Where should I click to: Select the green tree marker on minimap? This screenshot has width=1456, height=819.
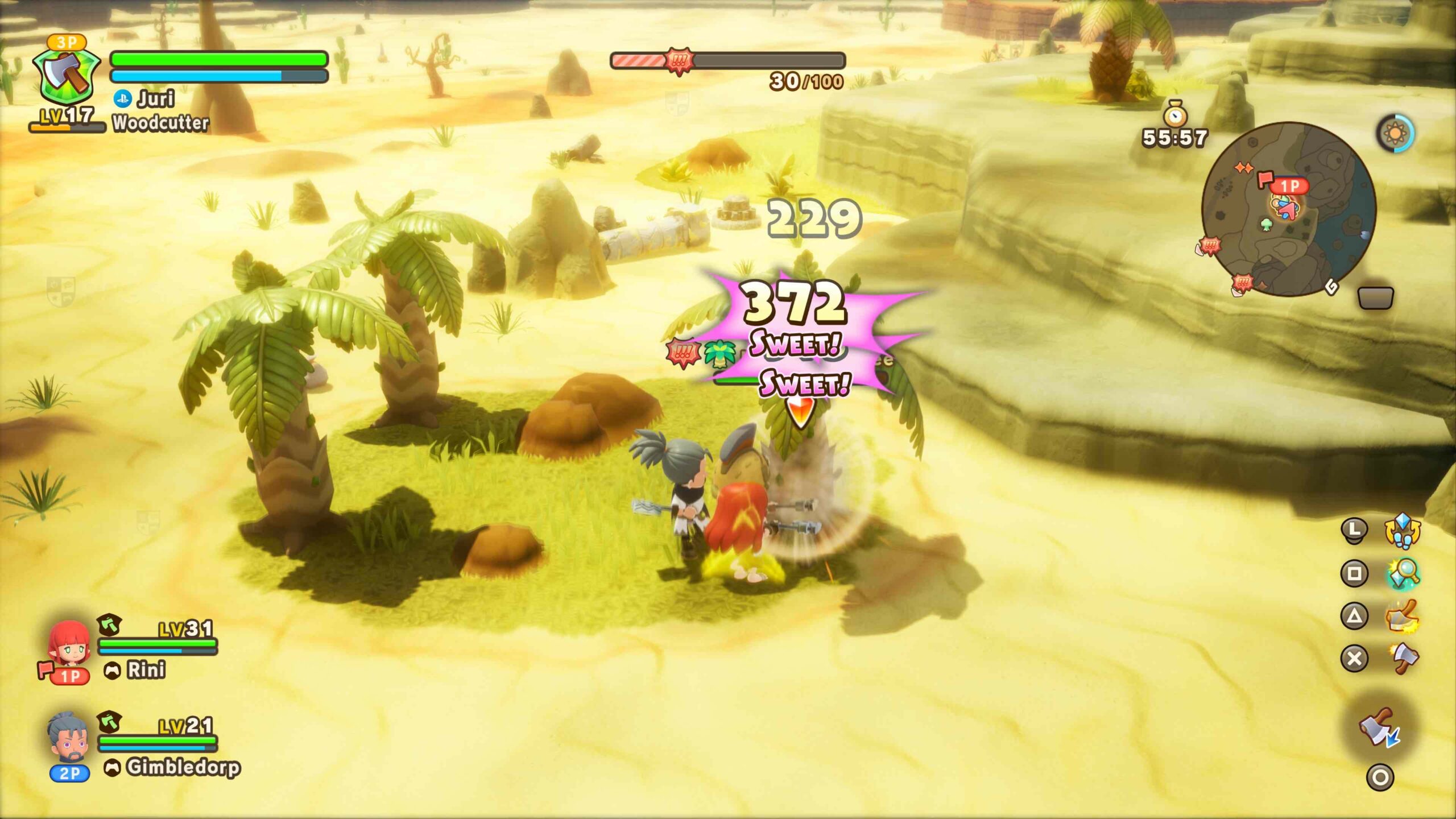(x=1266, y=224)
